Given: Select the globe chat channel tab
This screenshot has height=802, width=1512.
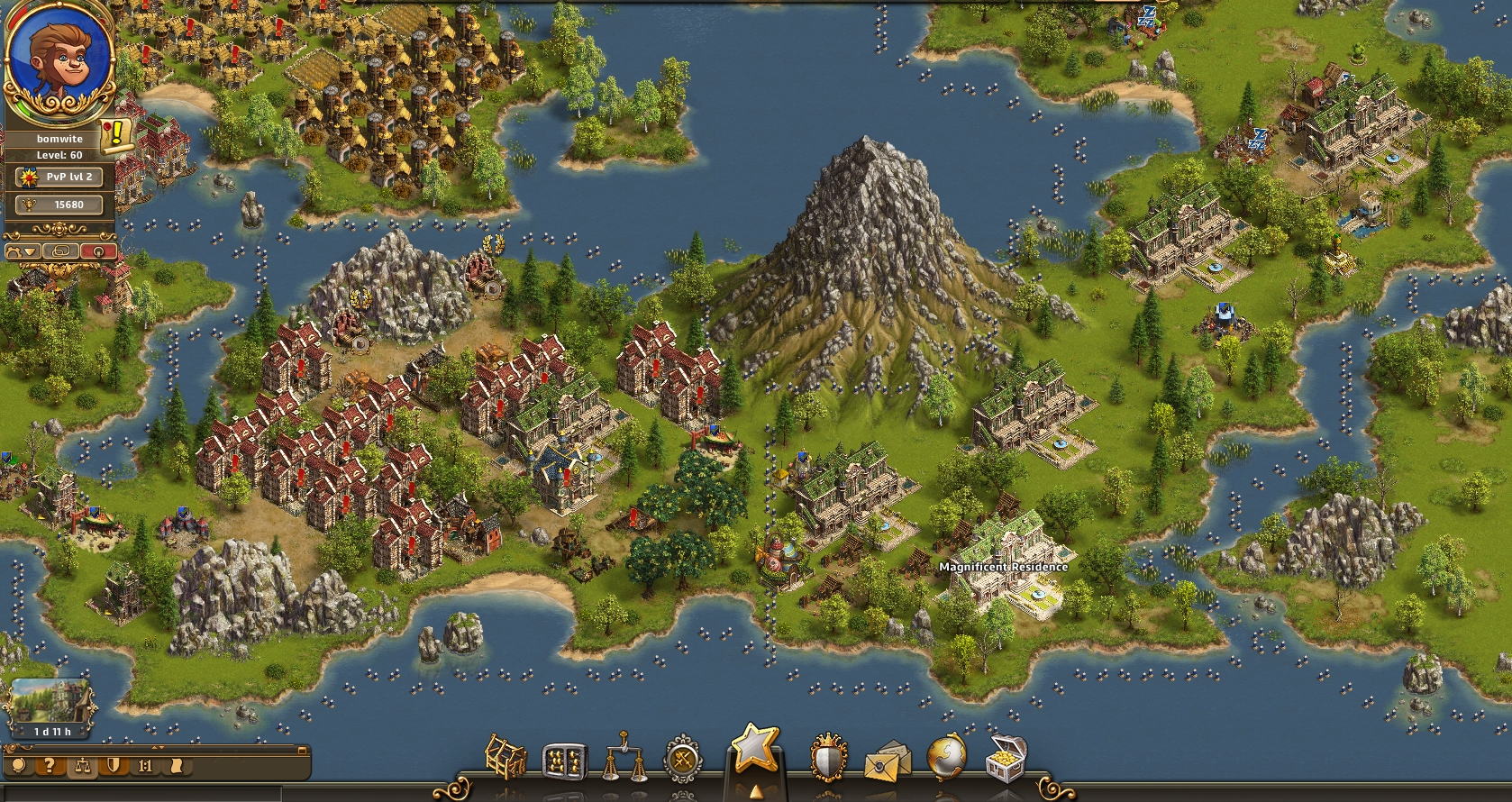Looking at the screenshot, I should coord(20,767).
